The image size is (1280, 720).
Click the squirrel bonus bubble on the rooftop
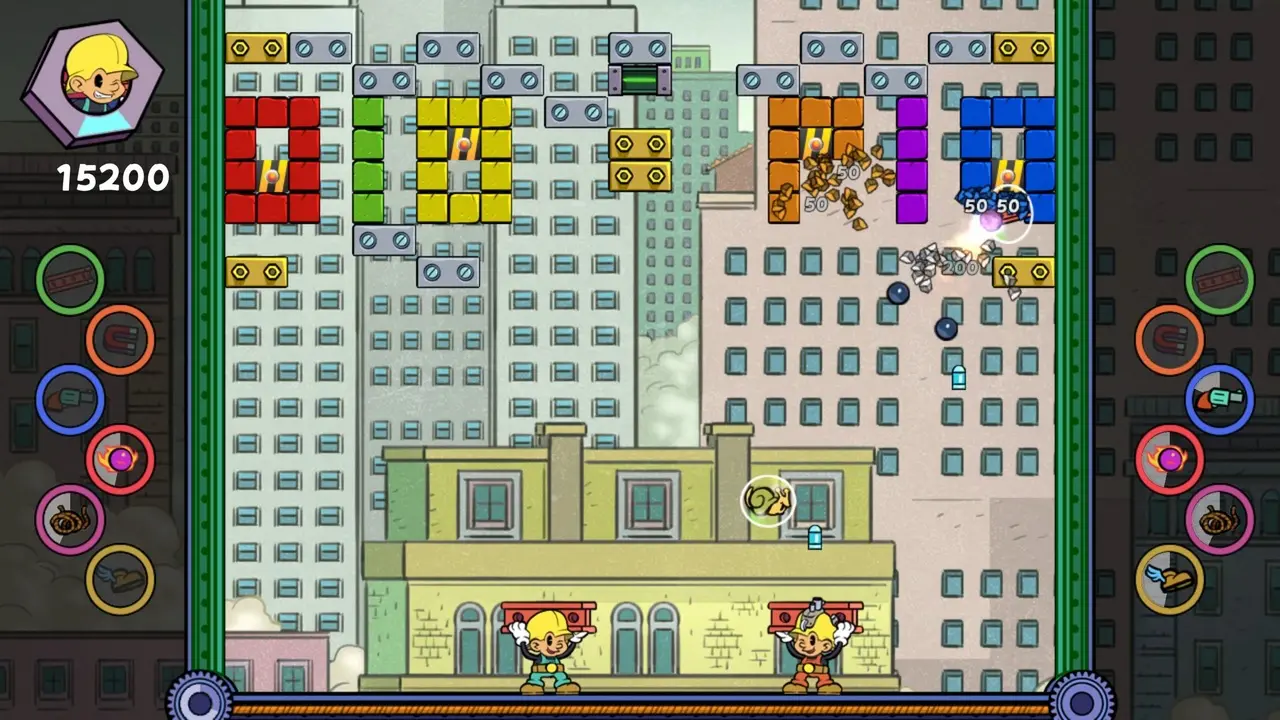[x=770, y=500]
